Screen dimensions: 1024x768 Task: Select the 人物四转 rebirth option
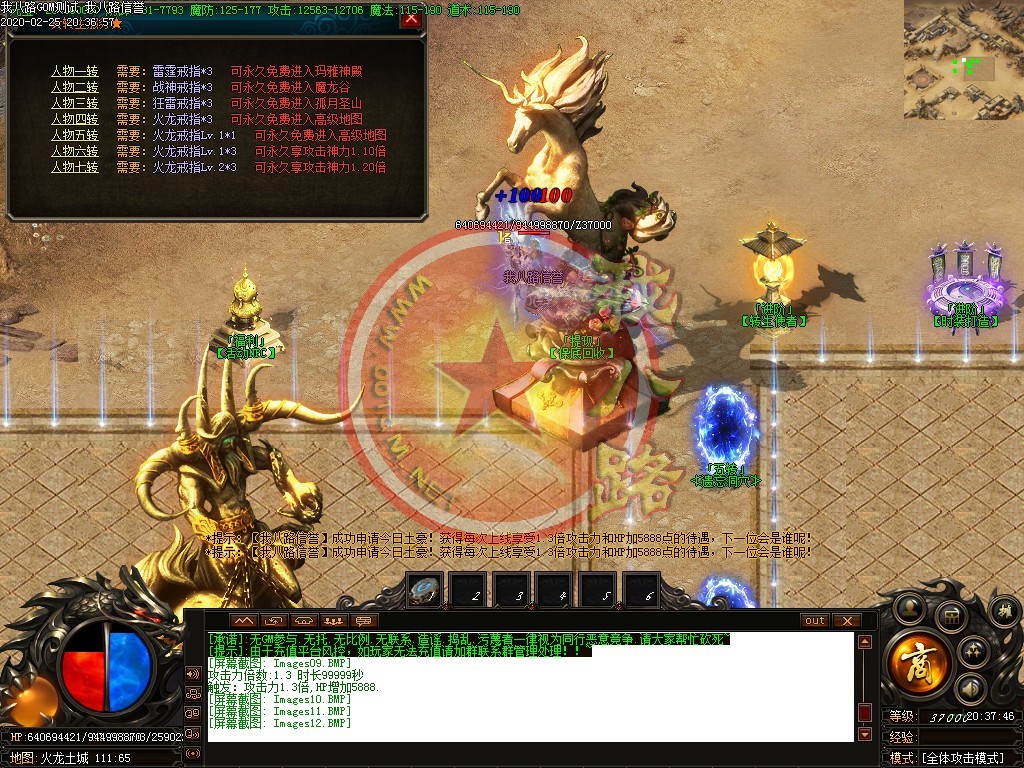pyautogui.click(x=75, y=119)
